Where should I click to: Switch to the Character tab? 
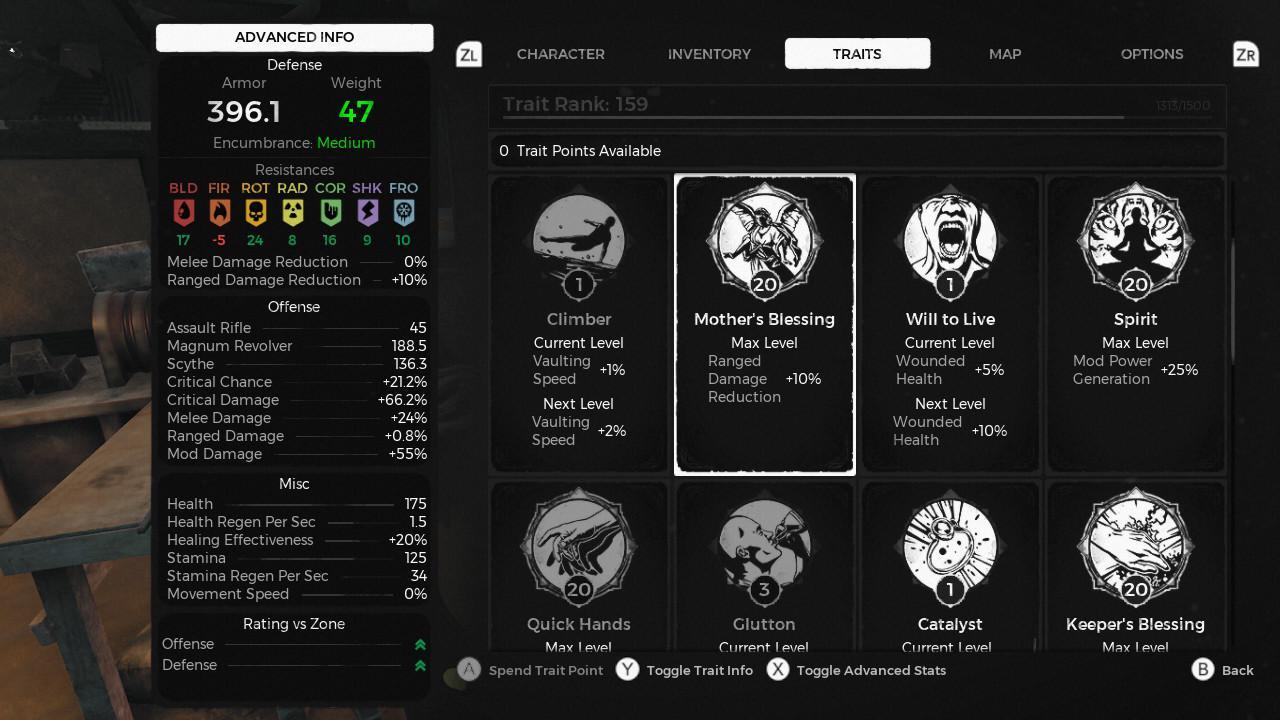[560, 54]
